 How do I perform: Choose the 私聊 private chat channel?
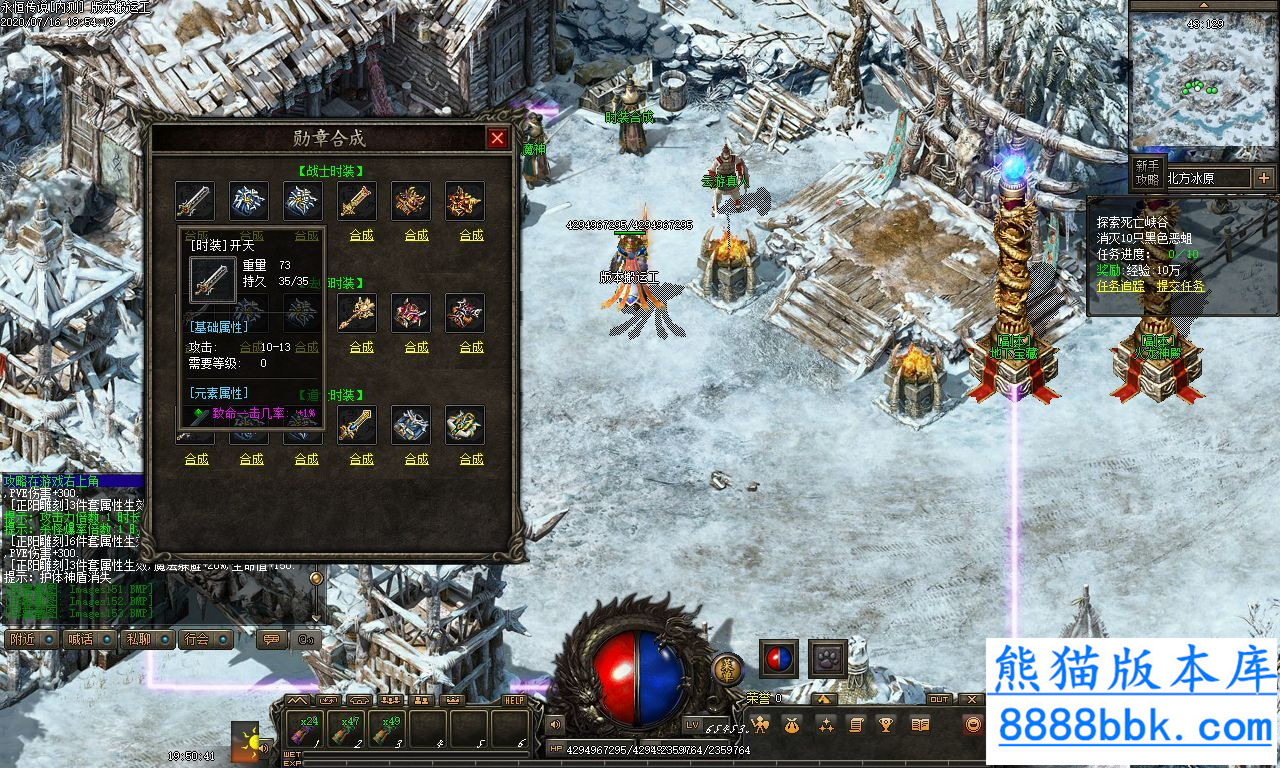click(138, 639)
